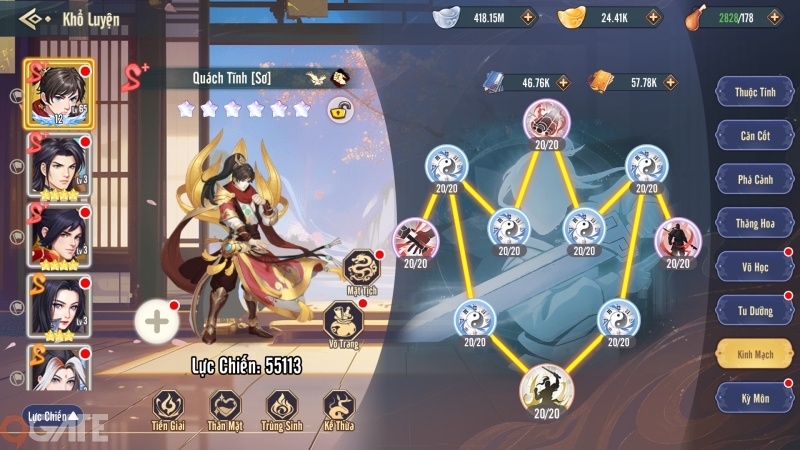The image size is (800, 450).
Task: Toggle the padlock lock icon
Action: [x=340, y=111]
